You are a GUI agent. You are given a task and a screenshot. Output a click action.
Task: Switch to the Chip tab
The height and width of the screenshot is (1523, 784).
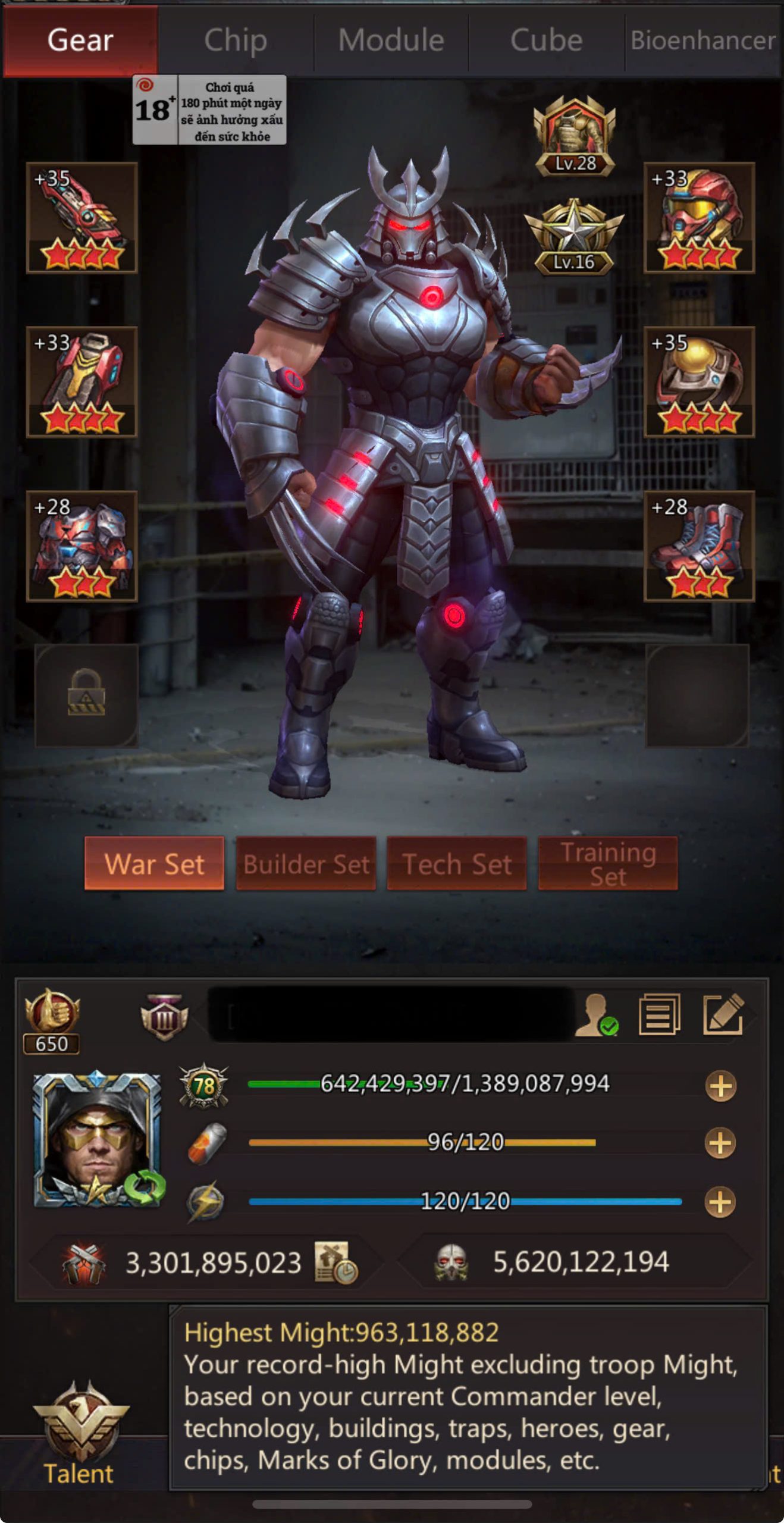click(236, 40)
